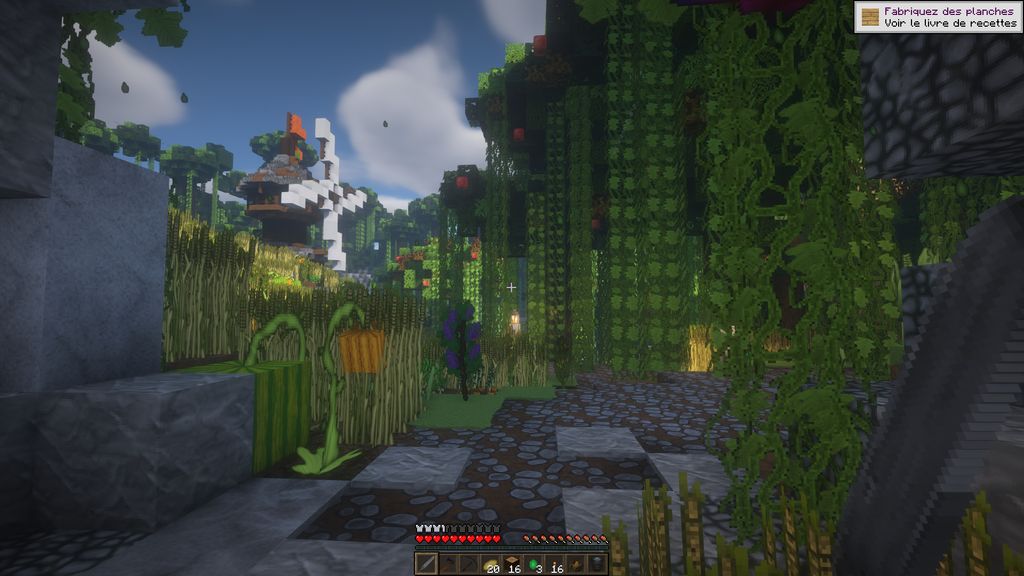Select the sword in the first hotbar slot
The height and width of the screenshot is (576, 1024).
click(426, 564)
